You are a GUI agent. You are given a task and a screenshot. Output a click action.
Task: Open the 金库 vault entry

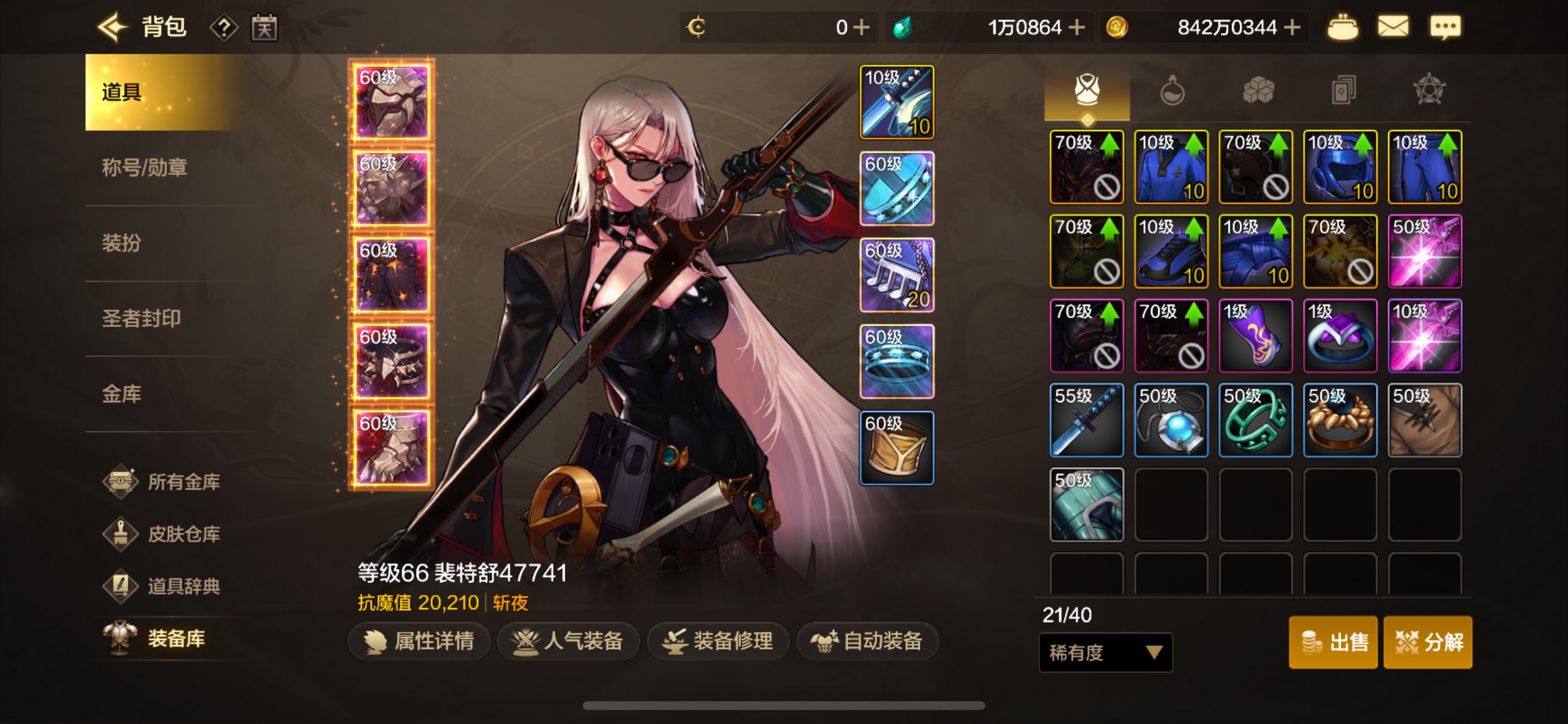(122, 394)
